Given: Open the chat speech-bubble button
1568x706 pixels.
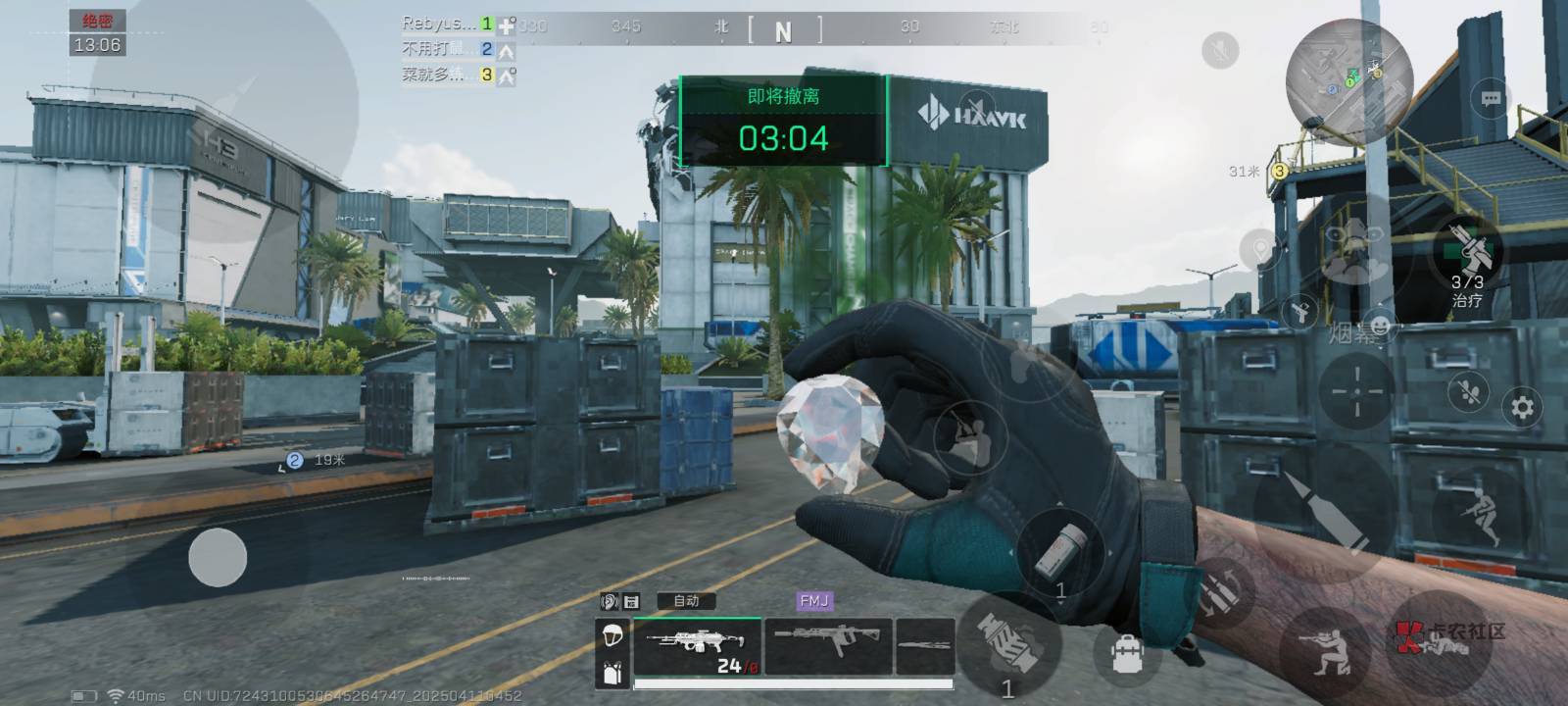Looking at the screenshot, I should 1491,99.
